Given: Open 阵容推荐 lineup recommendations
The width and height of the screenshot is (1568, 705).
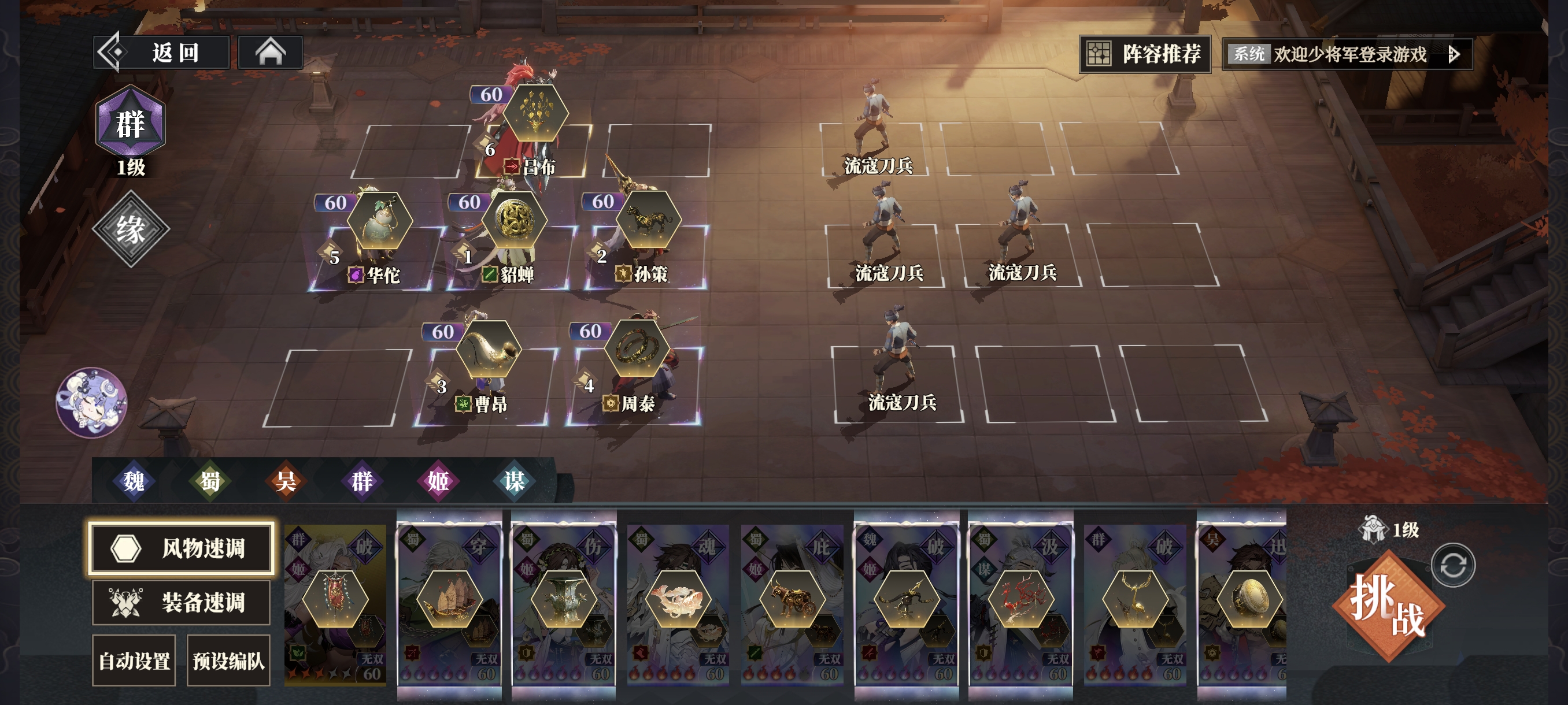Looking at the screenshot, I should (1144, 54).
